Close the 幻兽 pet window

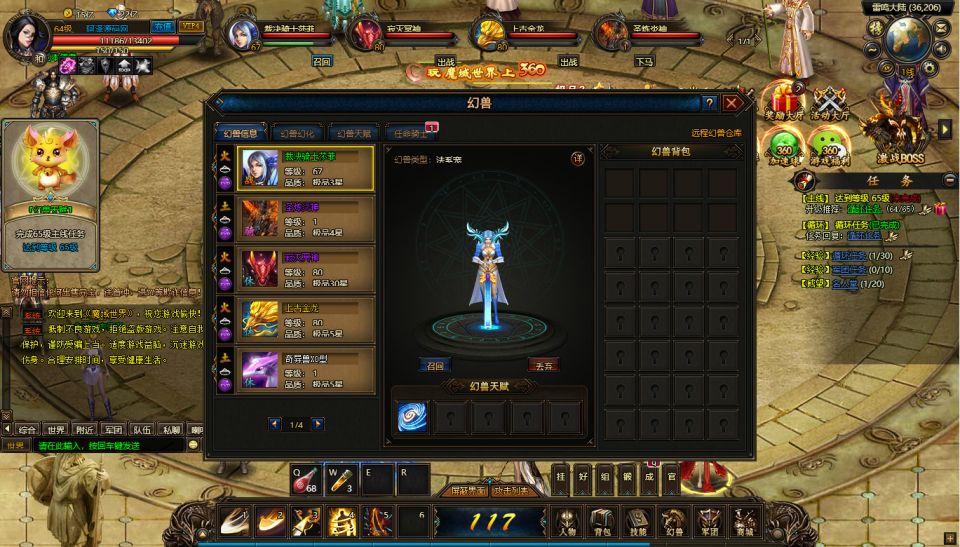[733, 103]
